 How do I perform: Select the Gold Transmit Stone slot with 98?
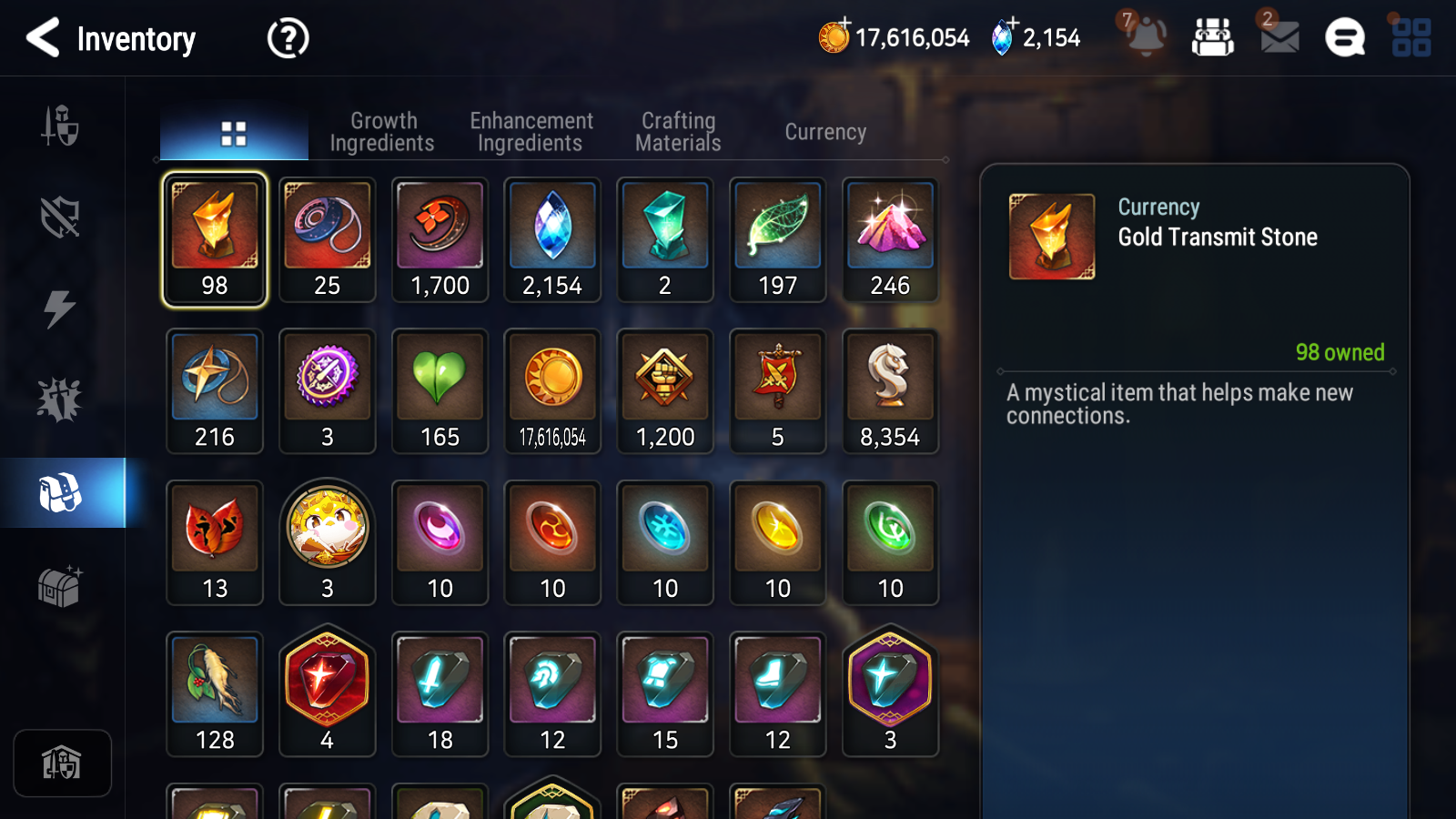[215, 238]
